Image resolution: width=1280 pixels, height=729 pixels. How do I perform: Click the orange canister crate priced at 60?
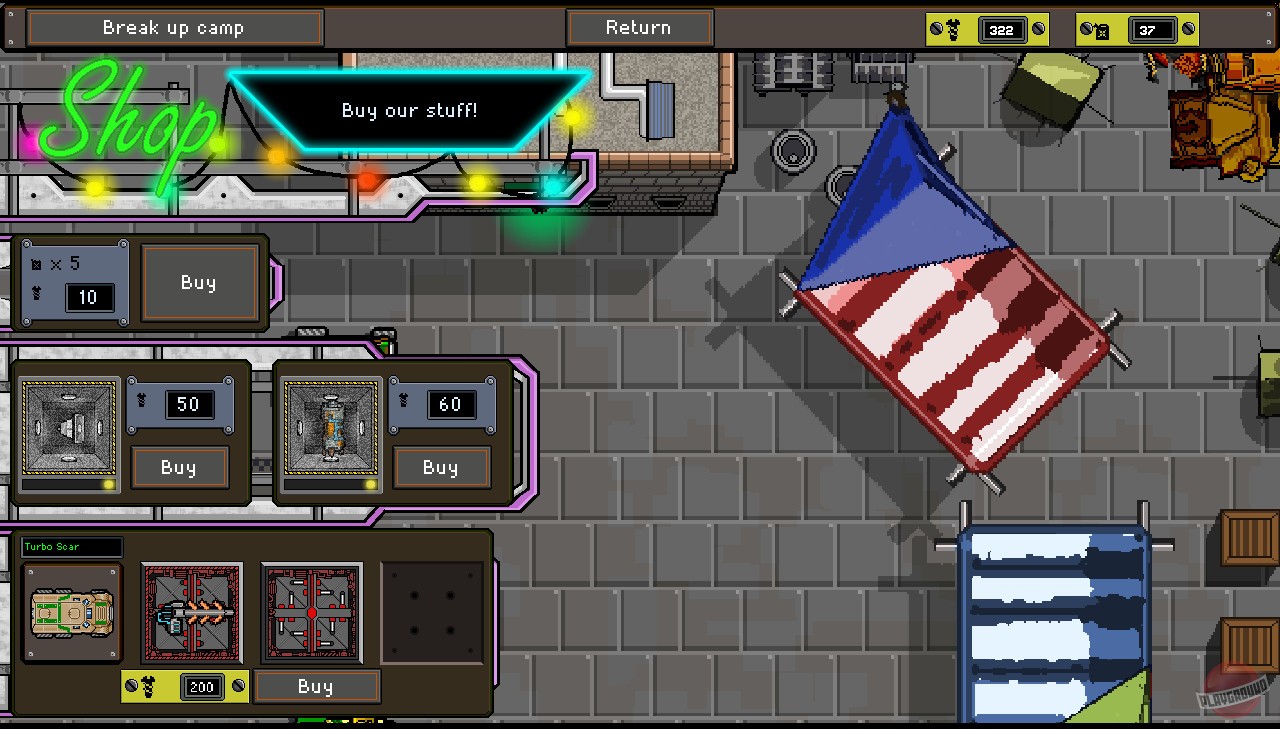pos(331,430)
